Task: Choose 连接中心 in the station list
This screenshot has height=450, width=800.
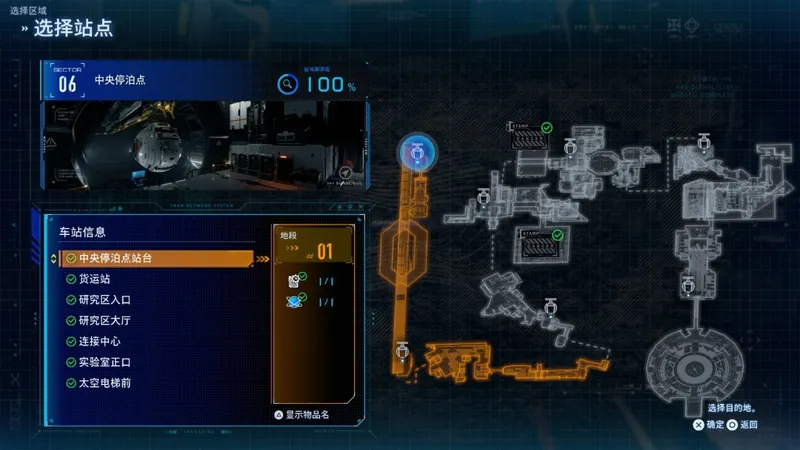Action: [100, 342]
